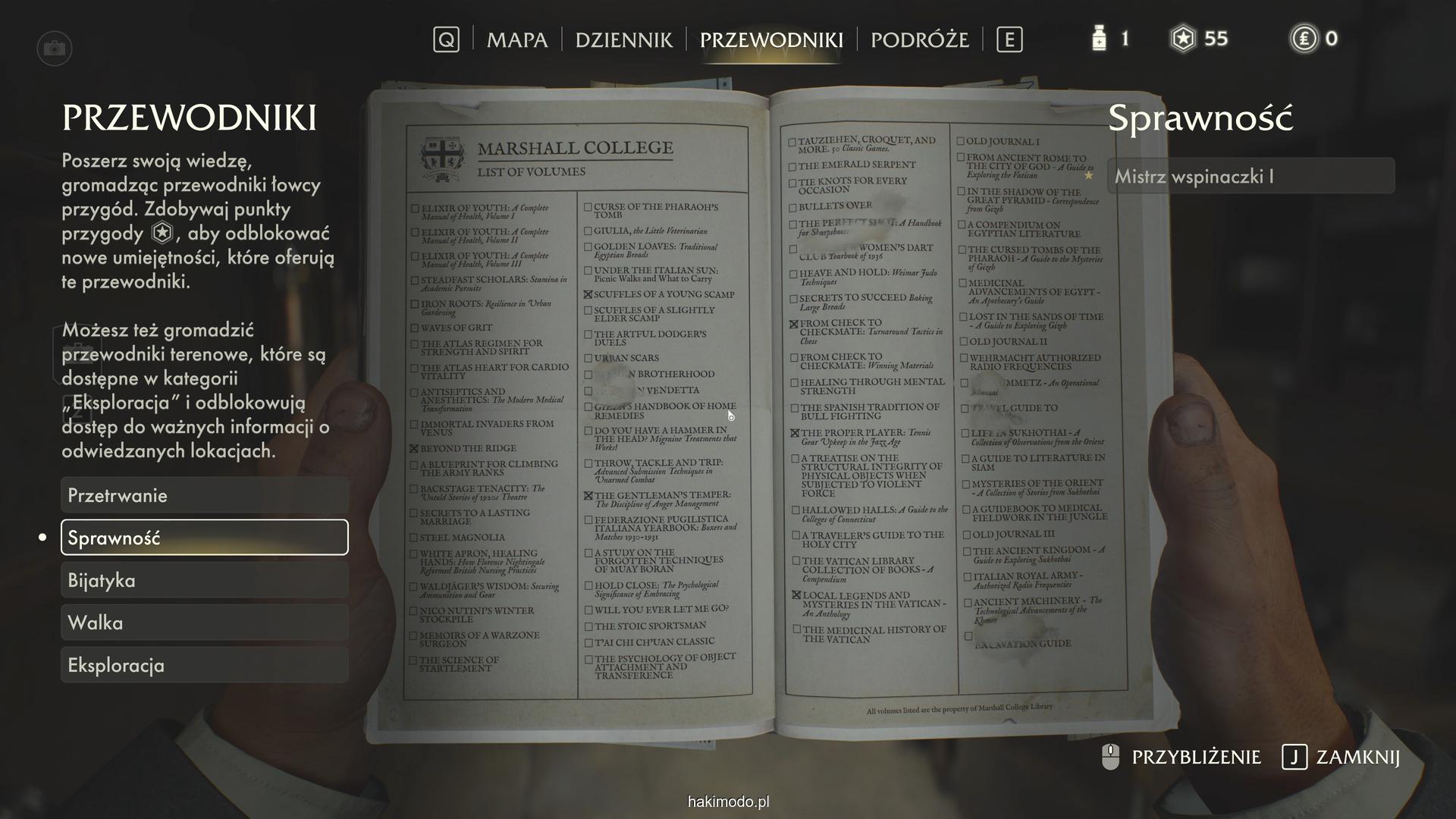This screenshot has height=819, width=1456.
Task: Show the Walka category
Action: click(x=204, y=623)
